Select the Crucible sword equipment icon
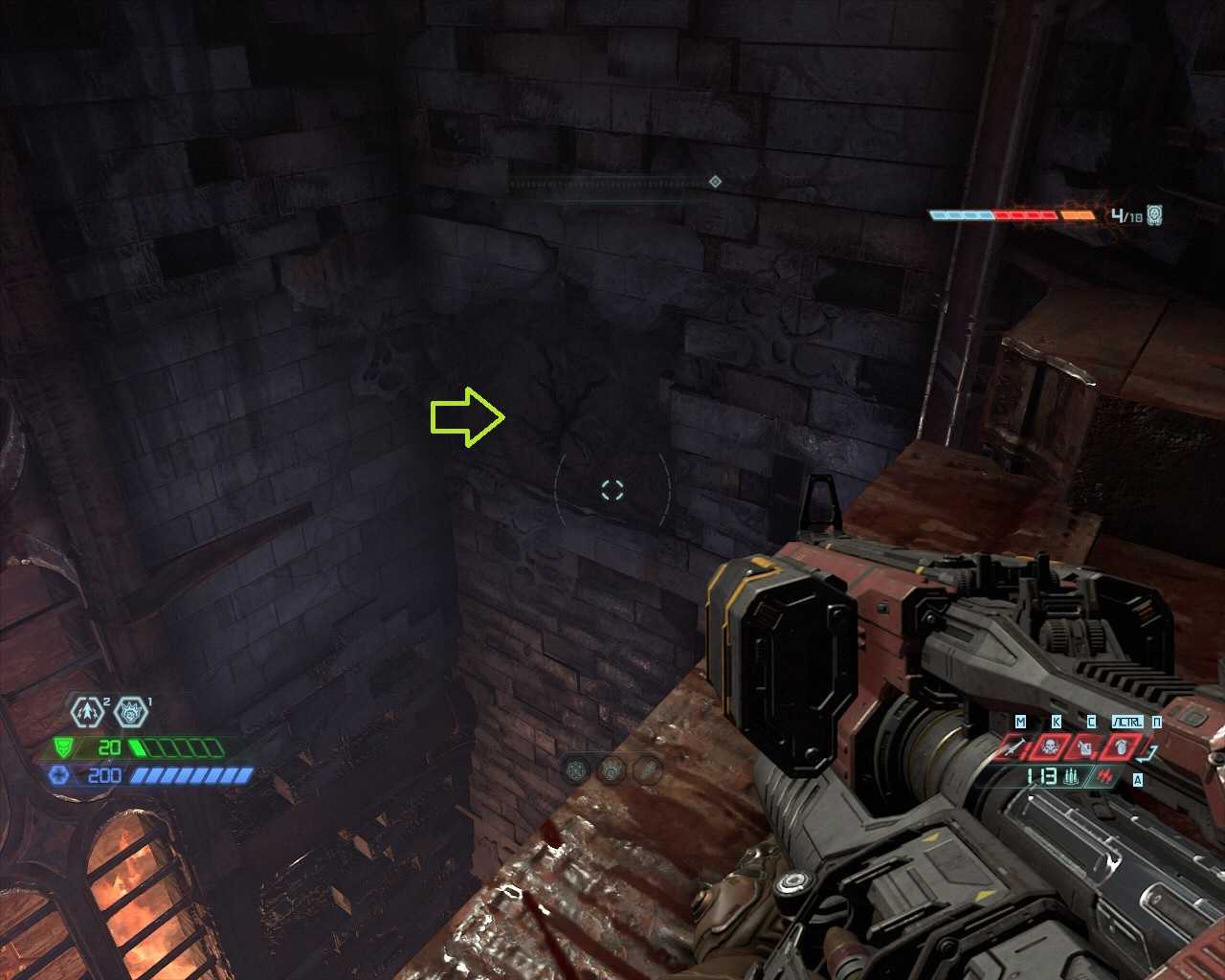Screen dimensions: 1225x980 (x=1016, y=746)
